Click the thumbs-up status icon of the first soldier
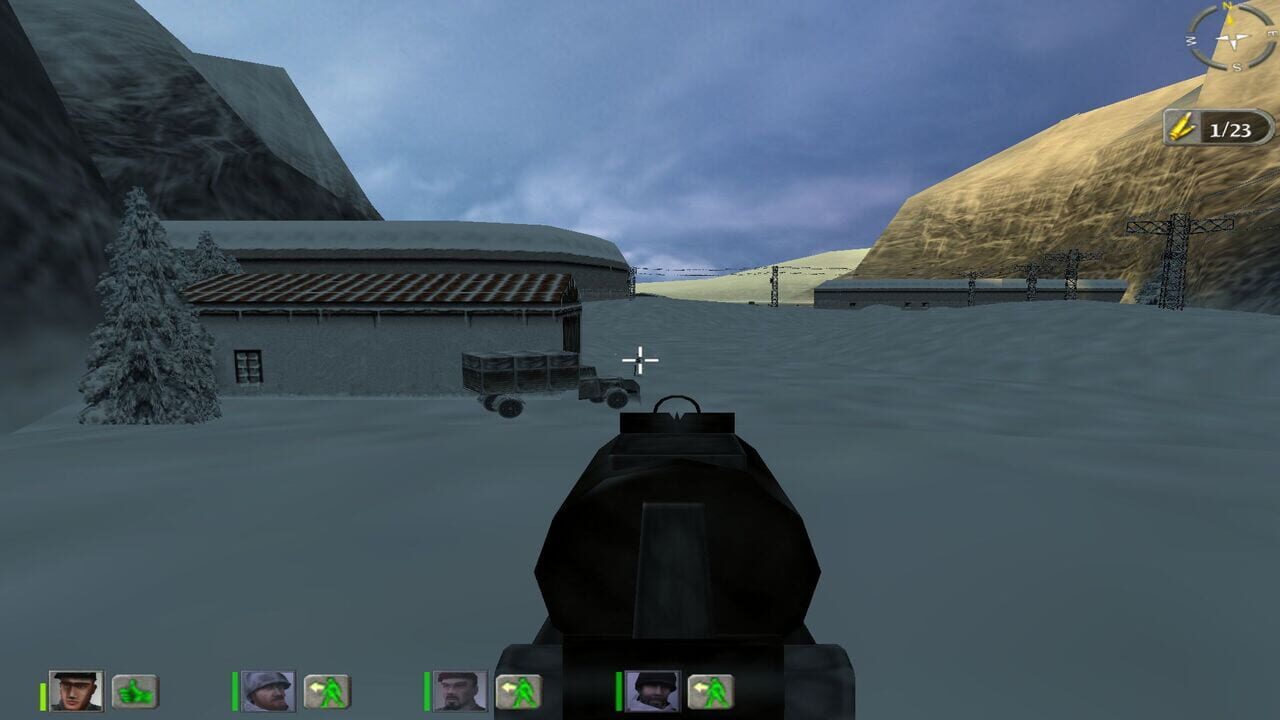The image size is (1280, 720). [133, 690]
